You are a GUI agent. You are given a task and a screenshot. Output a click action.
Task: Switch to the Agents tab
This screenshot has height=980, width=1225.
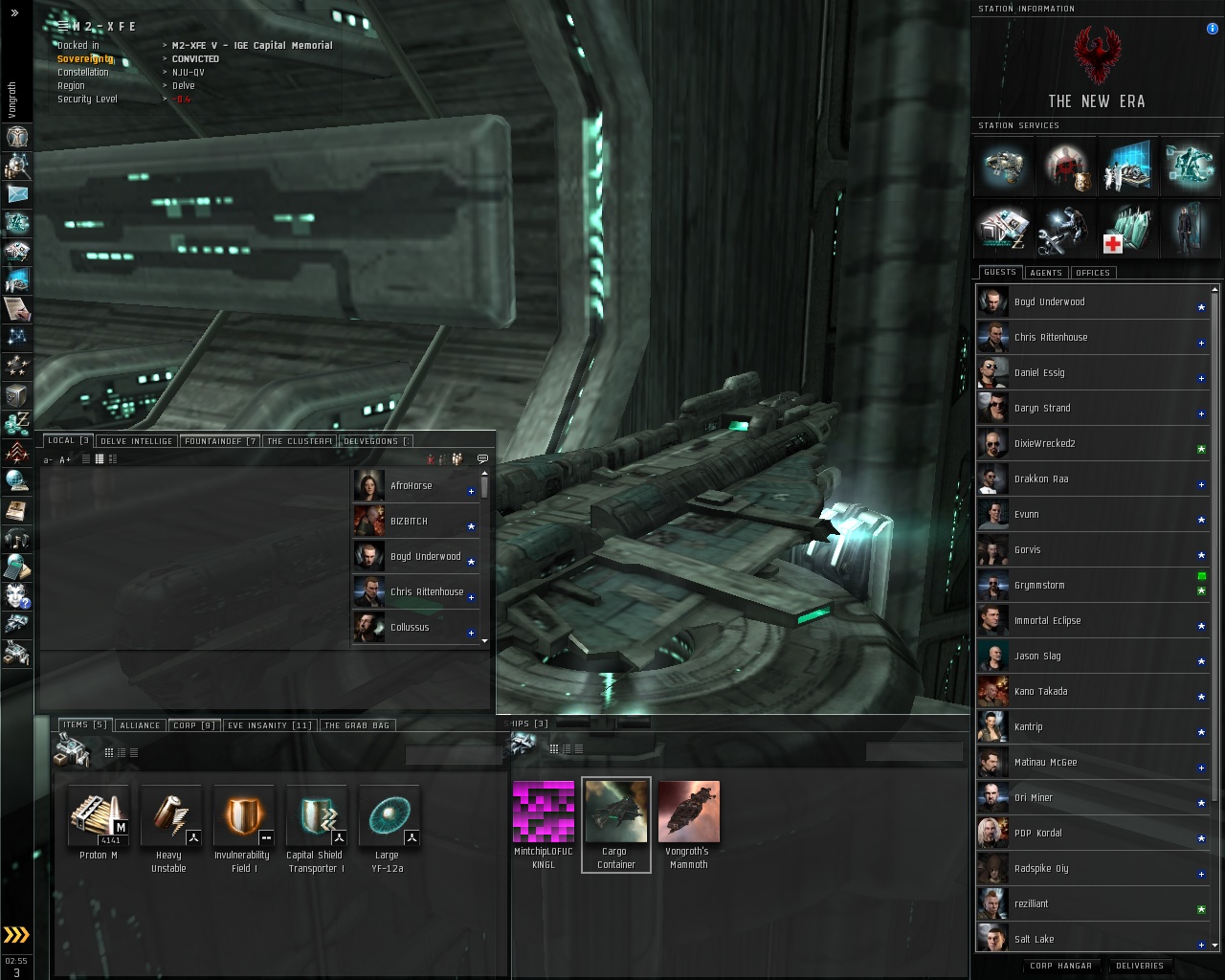pyautogui.click(x=1045, y=273)
